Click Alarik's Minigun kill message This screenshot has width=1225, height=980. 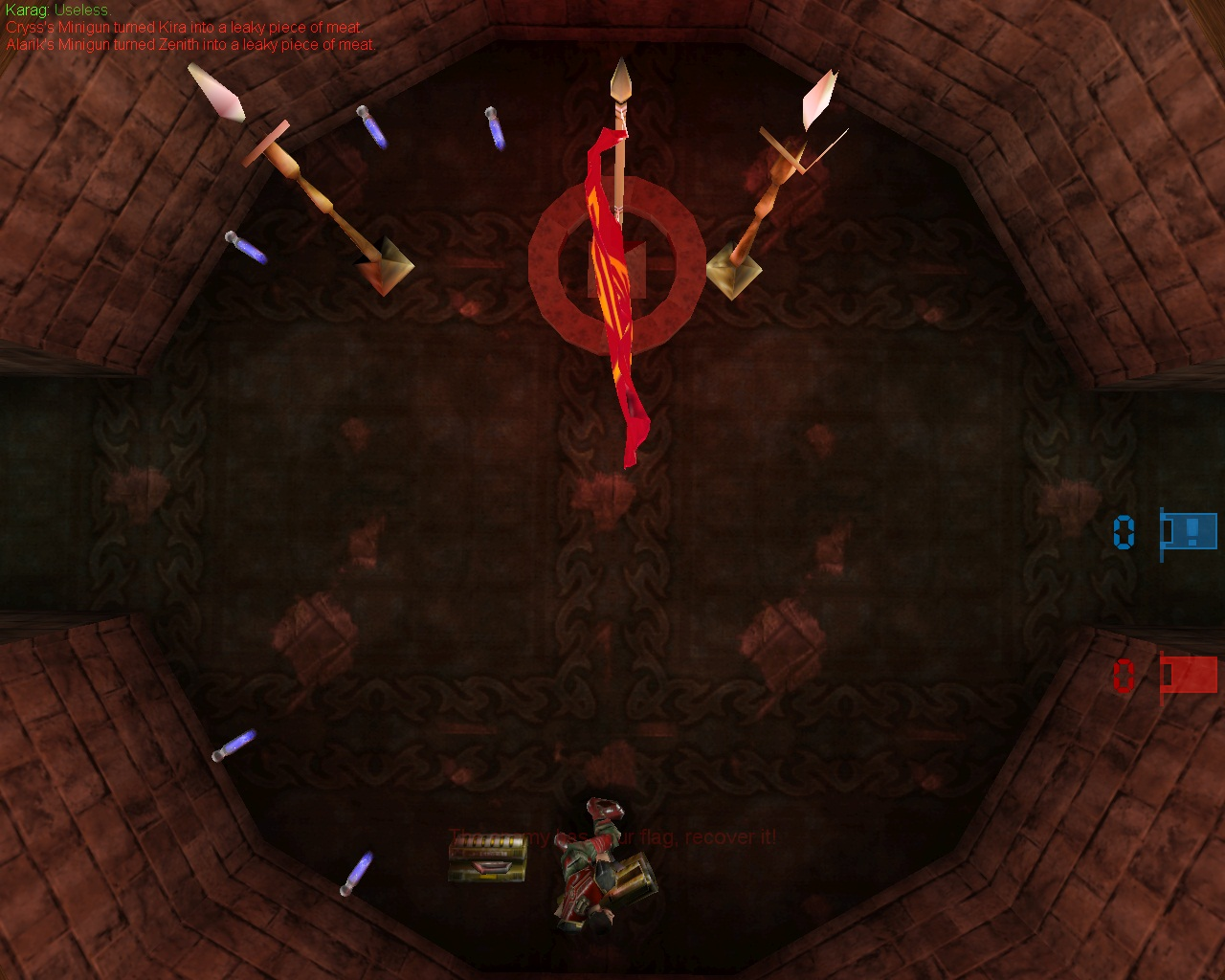tap(187, 44)
